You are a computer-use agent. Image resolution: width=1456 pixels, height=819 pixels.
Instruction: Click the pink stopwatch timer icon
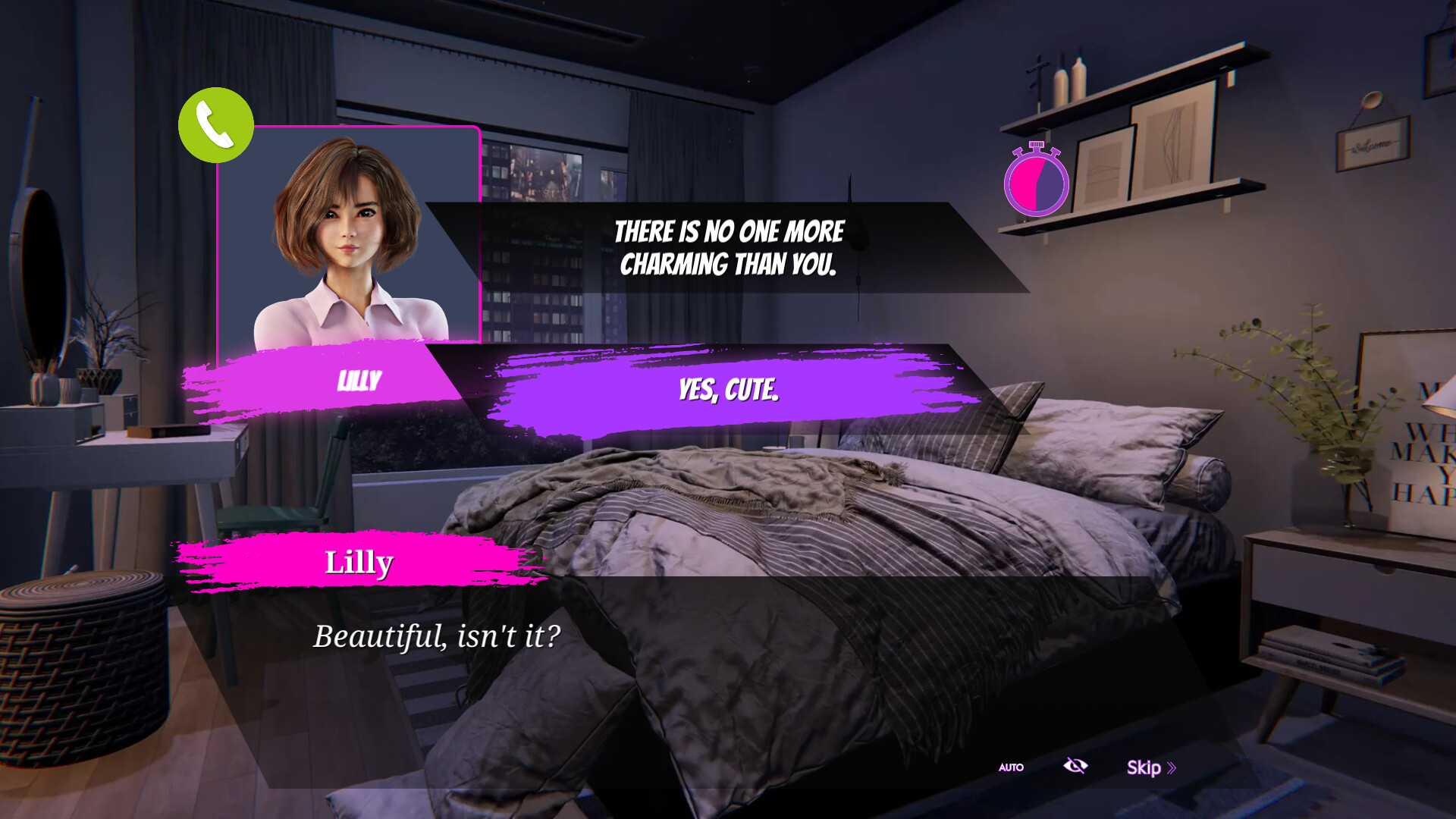point(1037,180)
